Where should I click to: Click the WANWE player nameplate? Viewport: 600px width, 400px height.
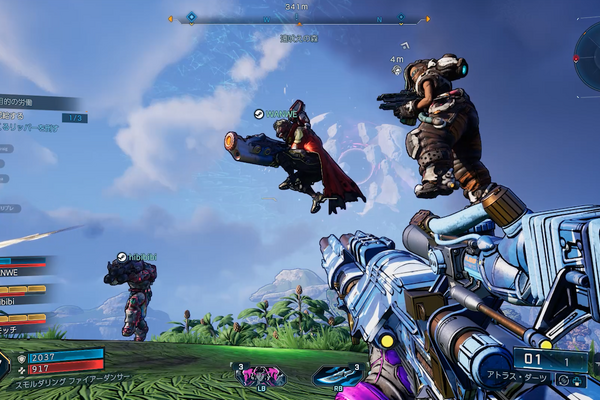(x=278, y=115)
